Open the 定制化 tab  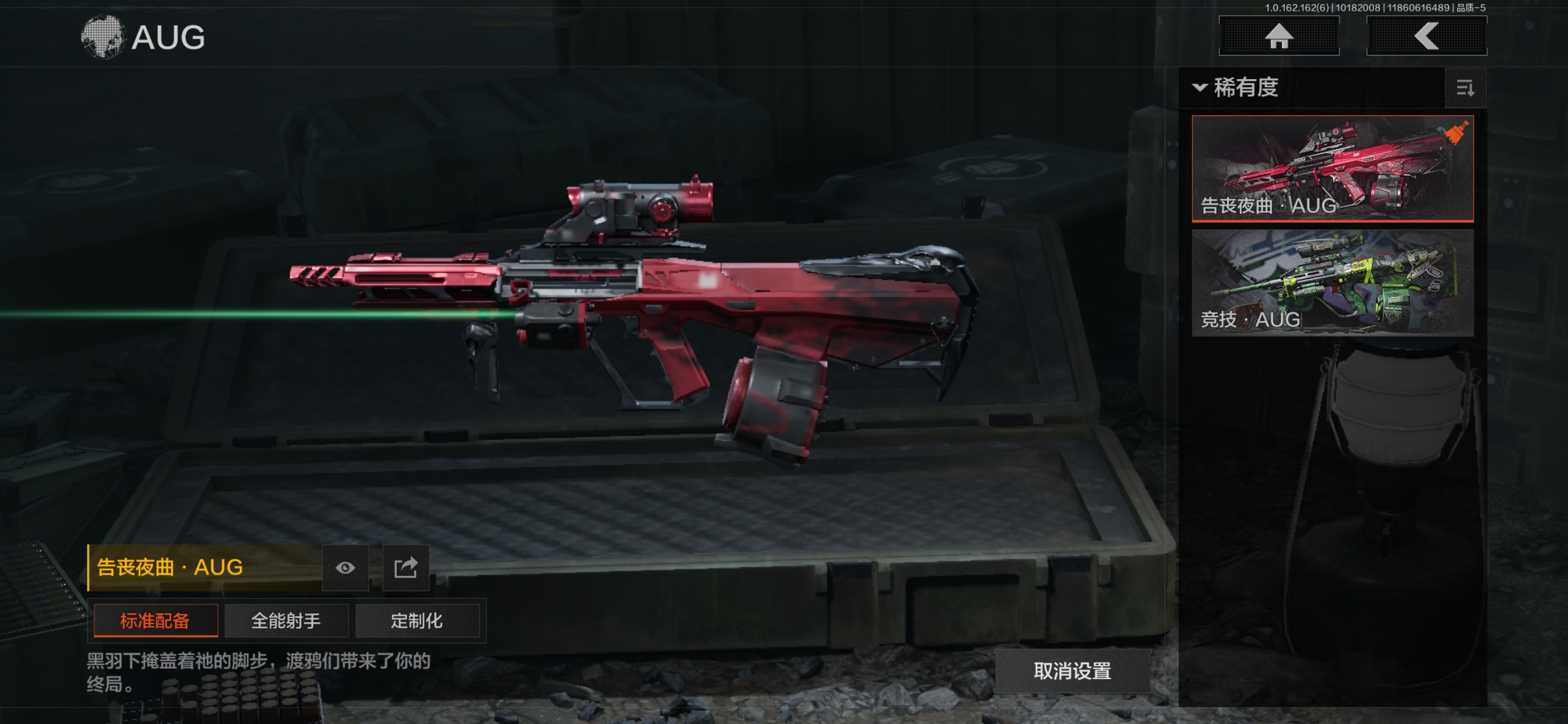click(417, 620)
